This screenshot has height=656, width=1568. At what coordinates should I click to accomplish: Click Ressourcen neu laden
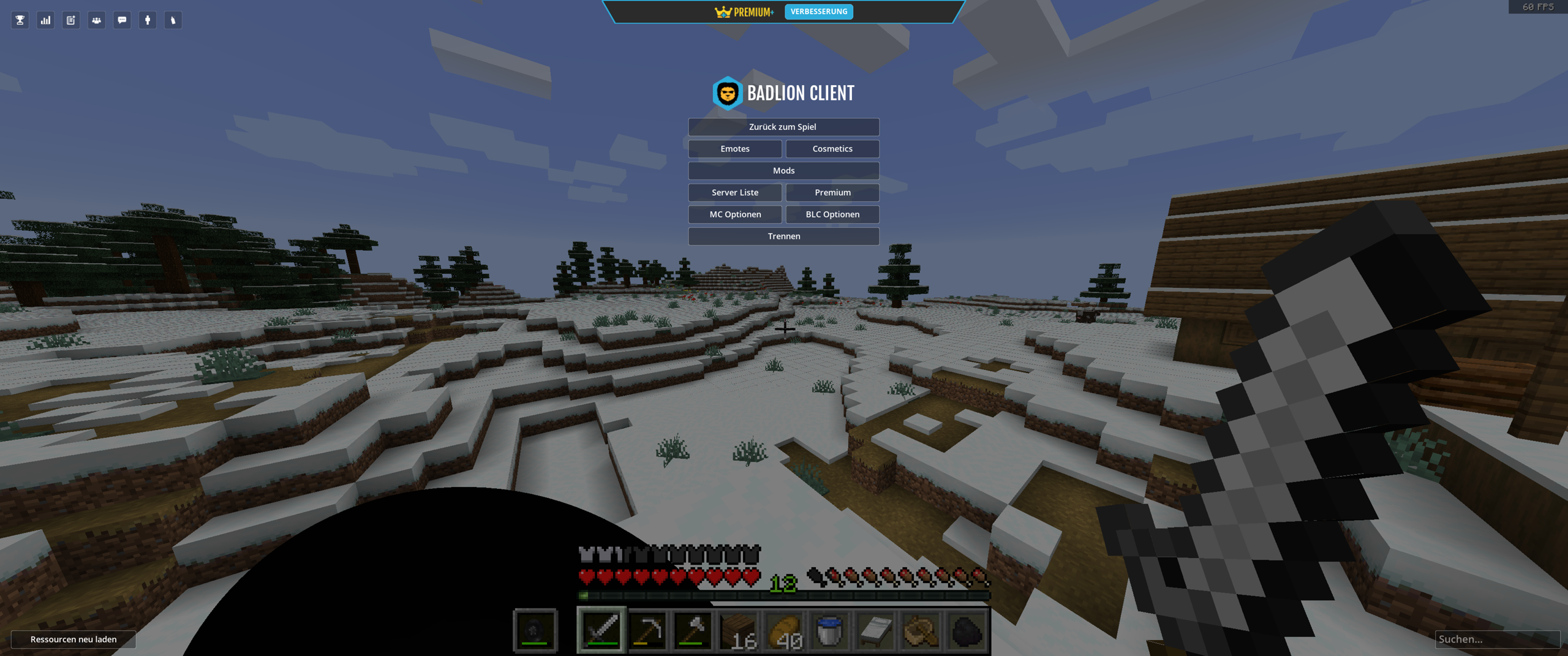coord(72,639)
